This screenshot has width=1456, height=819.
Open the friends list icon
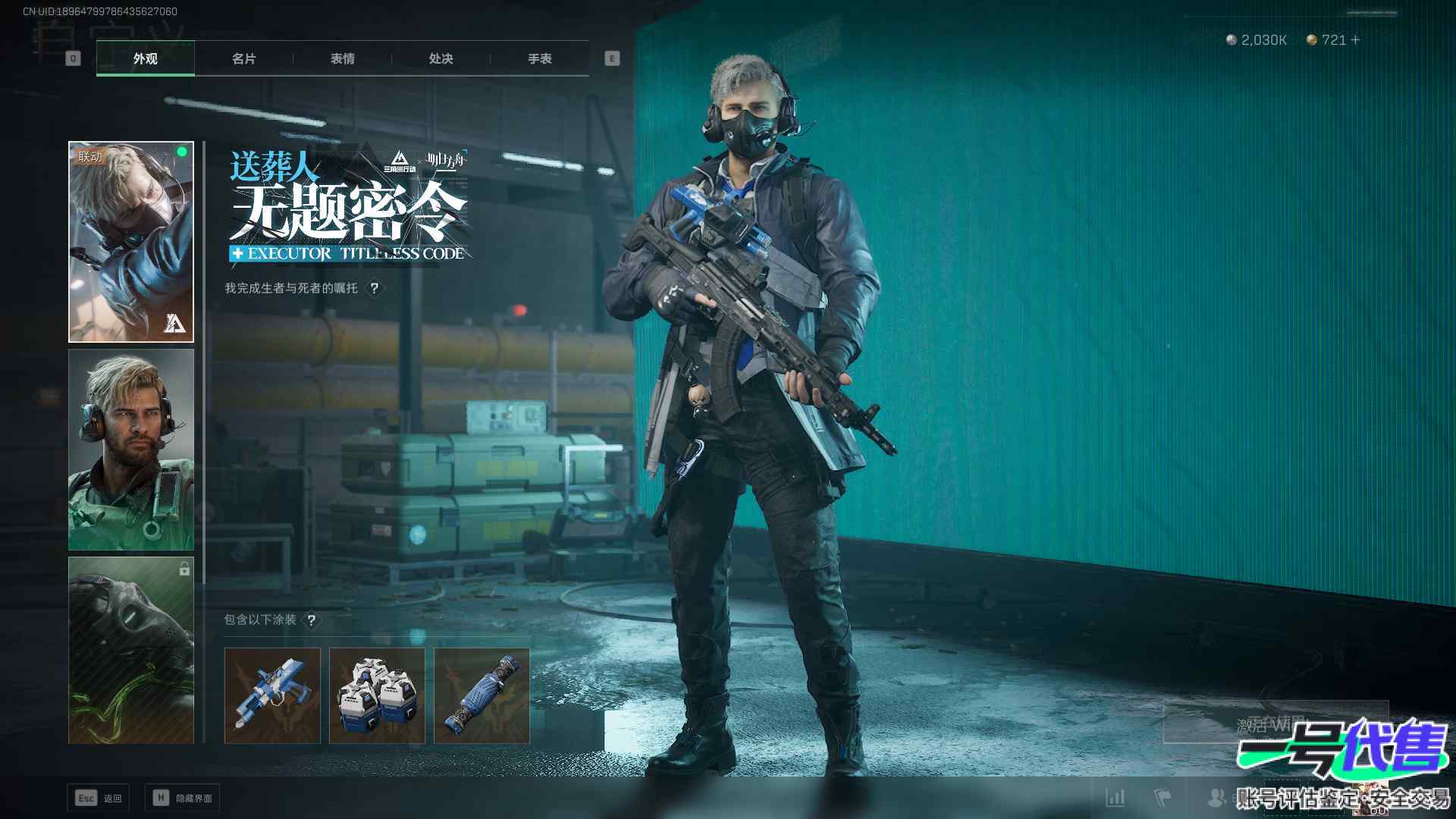(1216, 798)
